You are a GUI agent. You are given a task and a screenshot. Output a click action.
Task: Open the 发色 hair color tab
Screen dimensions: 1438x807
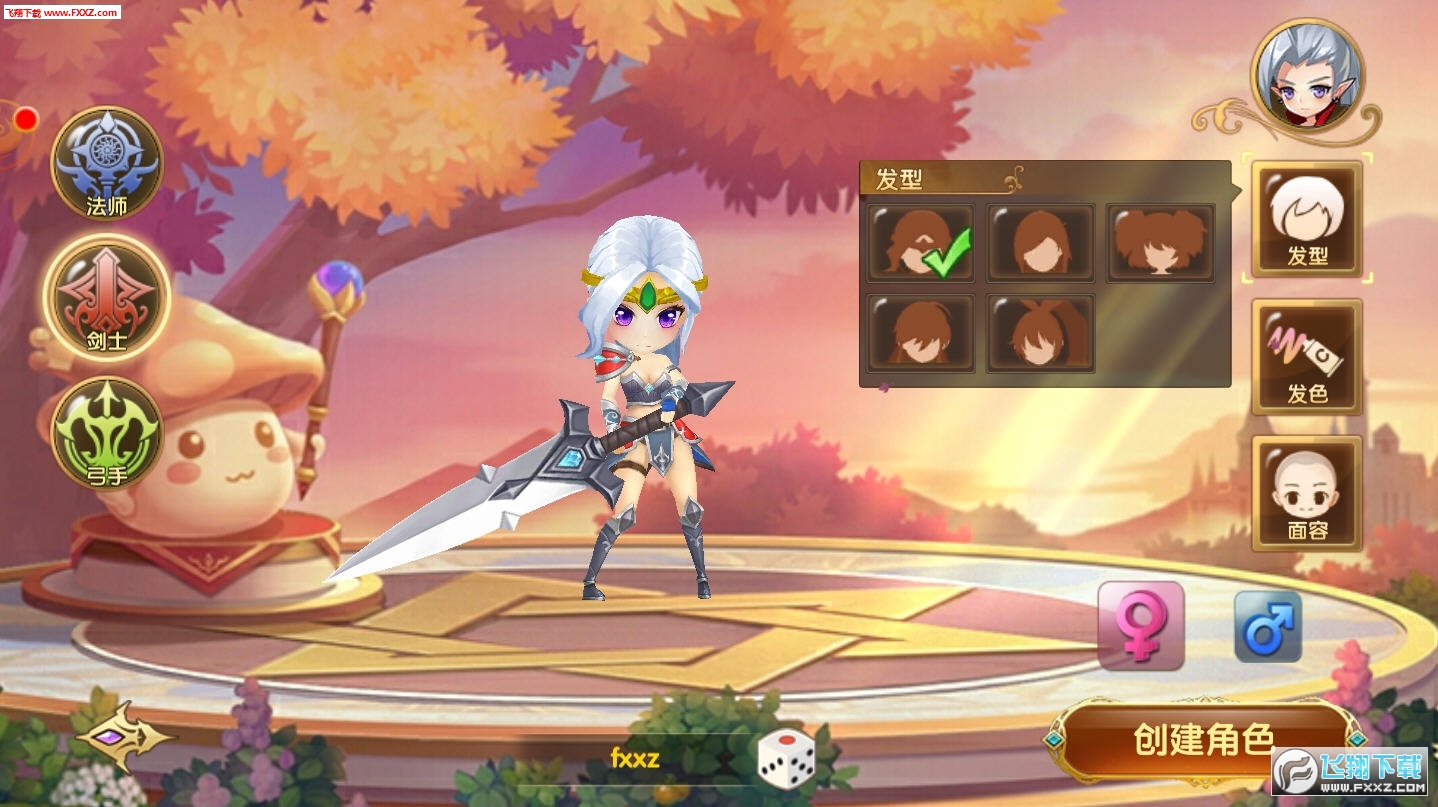click(x=1307, y=357)
